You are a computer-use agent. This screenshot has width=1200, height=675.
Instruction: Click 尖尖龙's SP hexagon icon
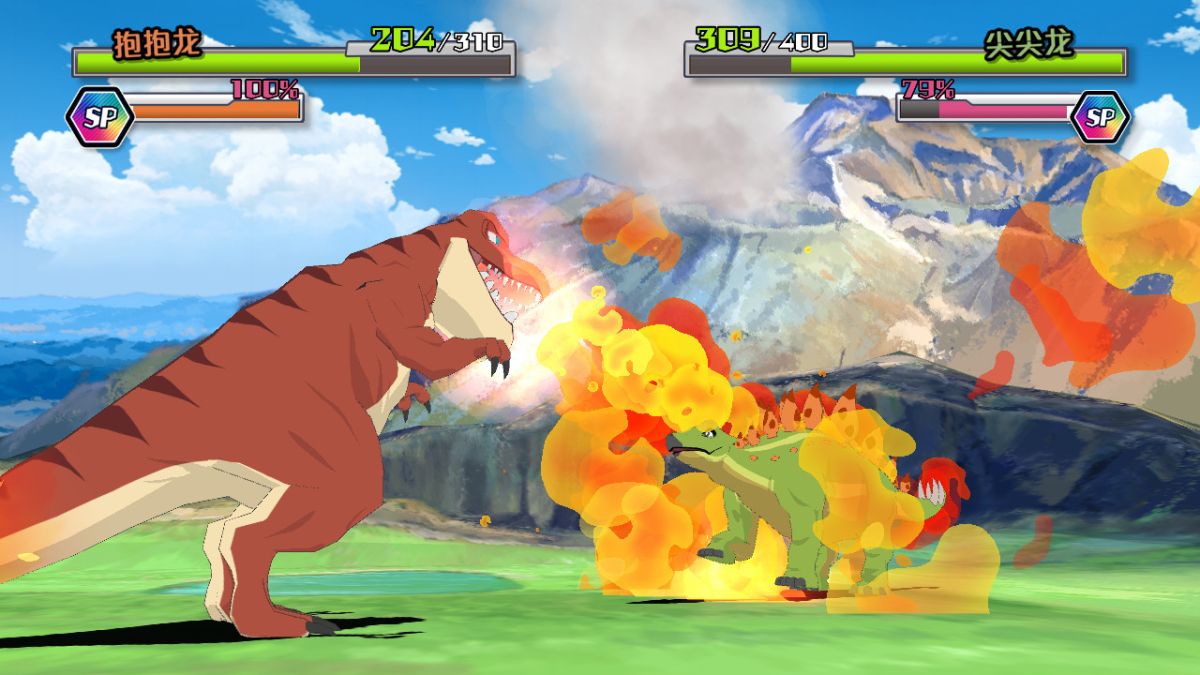(x=1100, y=117)
